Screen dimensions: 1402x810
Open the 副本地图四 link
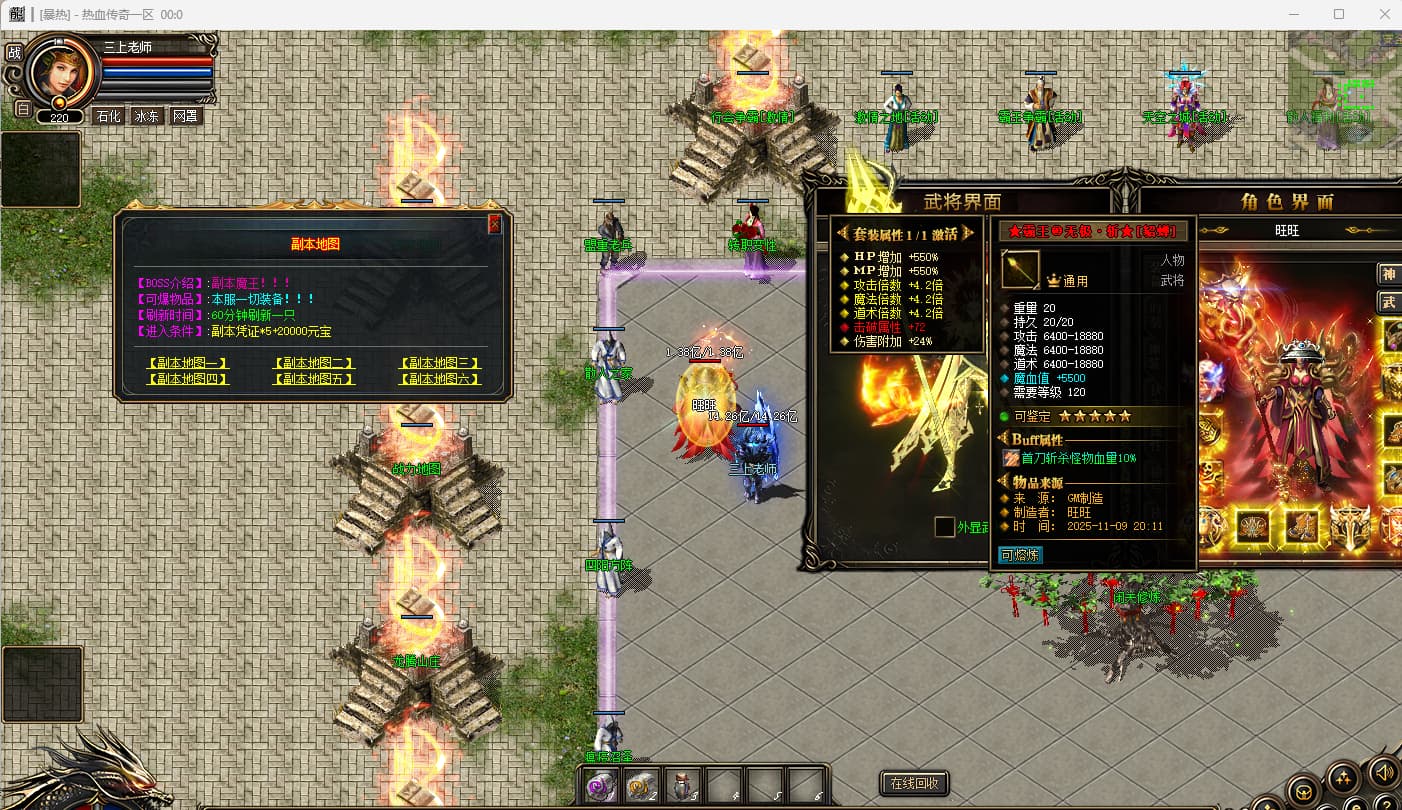(188, 380)
